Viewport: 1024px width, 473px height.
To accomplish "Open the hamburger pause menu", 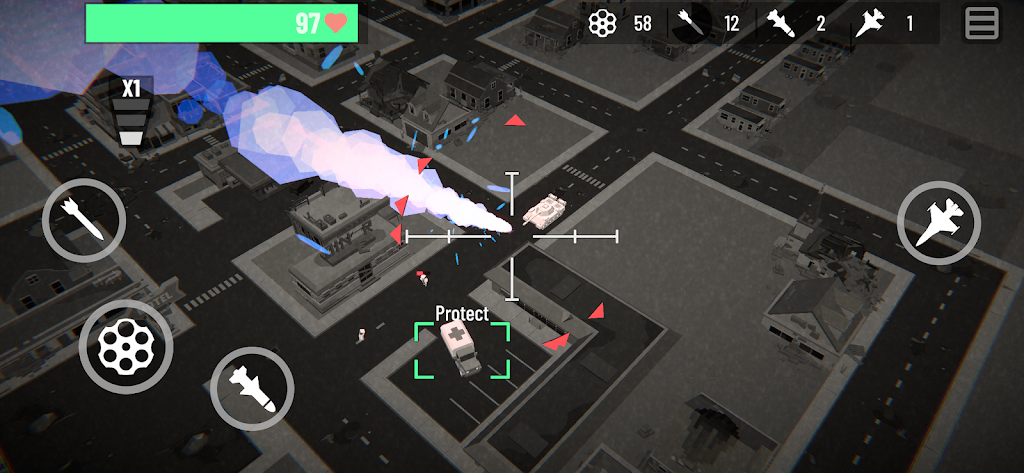I will pyautogui.click(x=981, y=23).
